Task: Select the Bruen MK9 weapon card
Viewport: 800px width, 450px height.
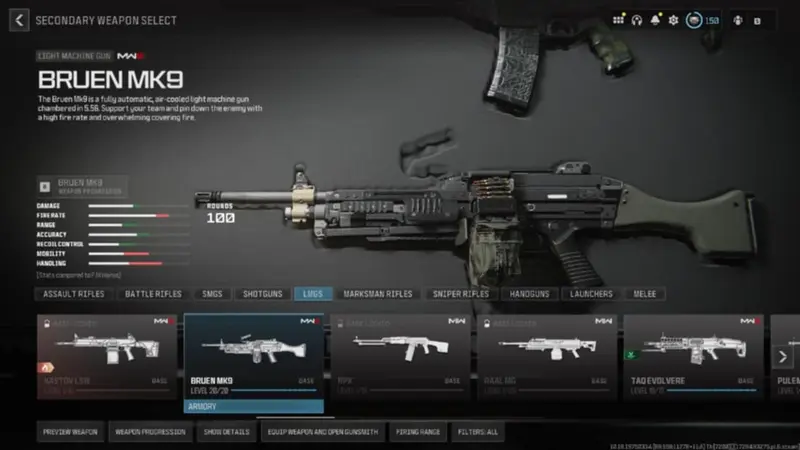Action: point(254,356)
